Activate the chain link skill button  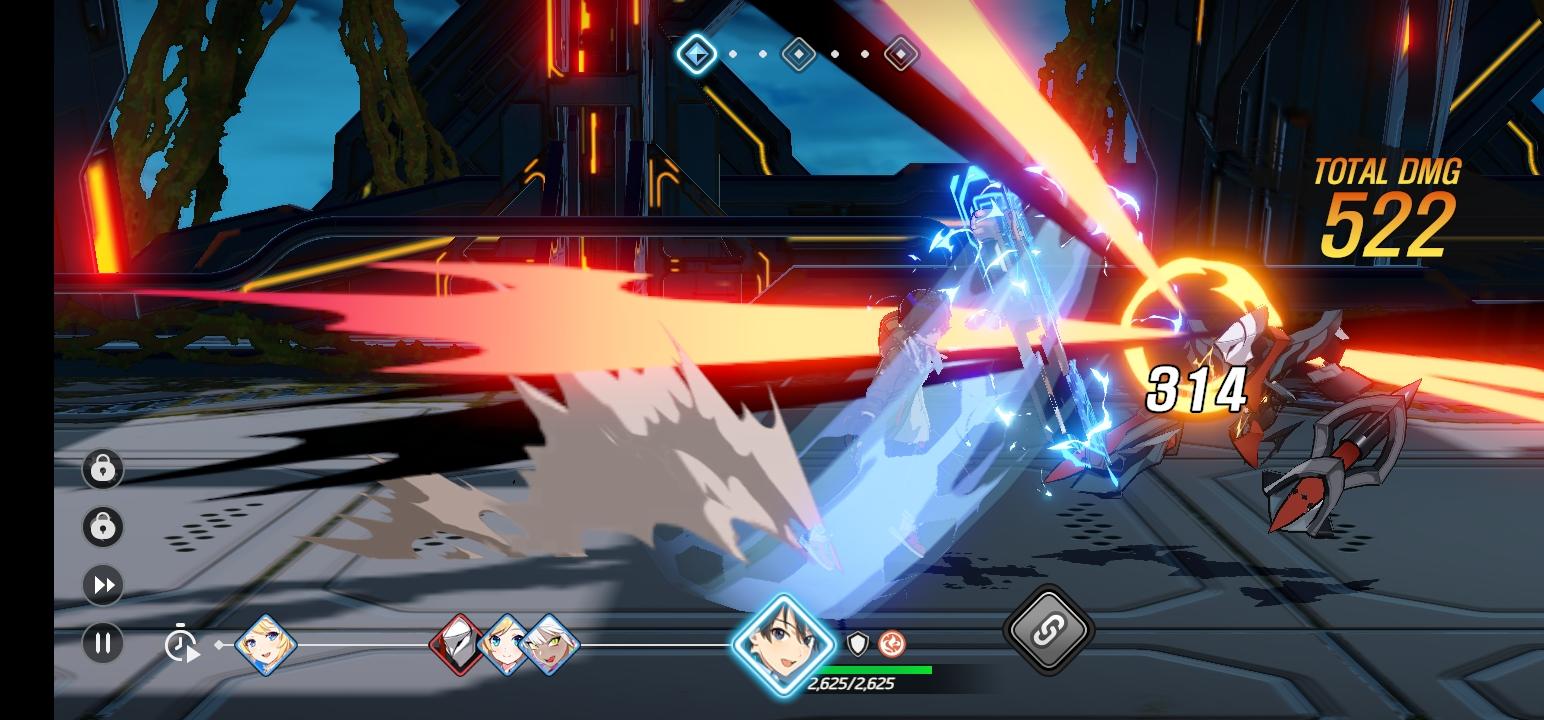[1048, 630]
